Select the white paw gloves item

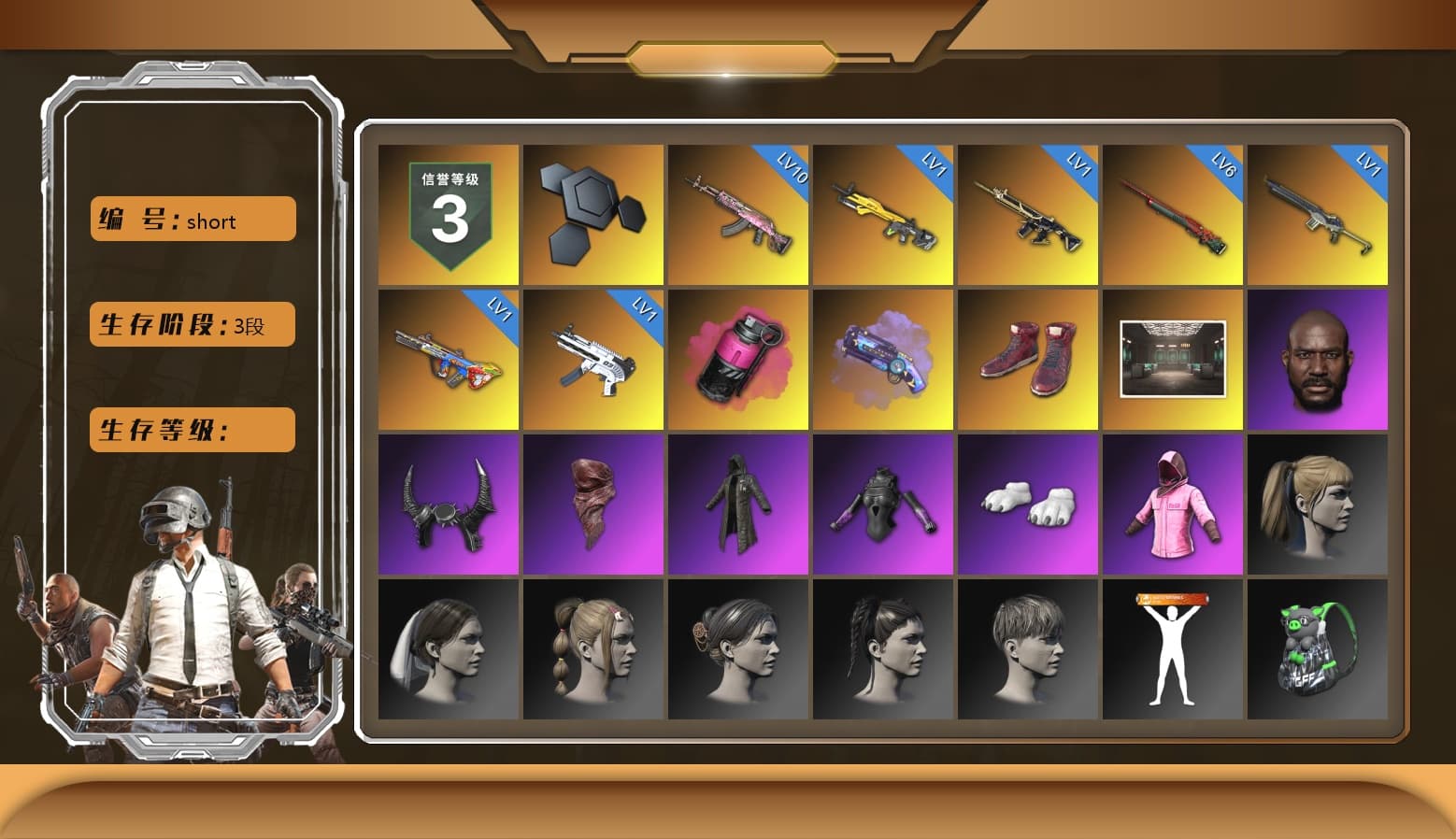click(1028, 505)
